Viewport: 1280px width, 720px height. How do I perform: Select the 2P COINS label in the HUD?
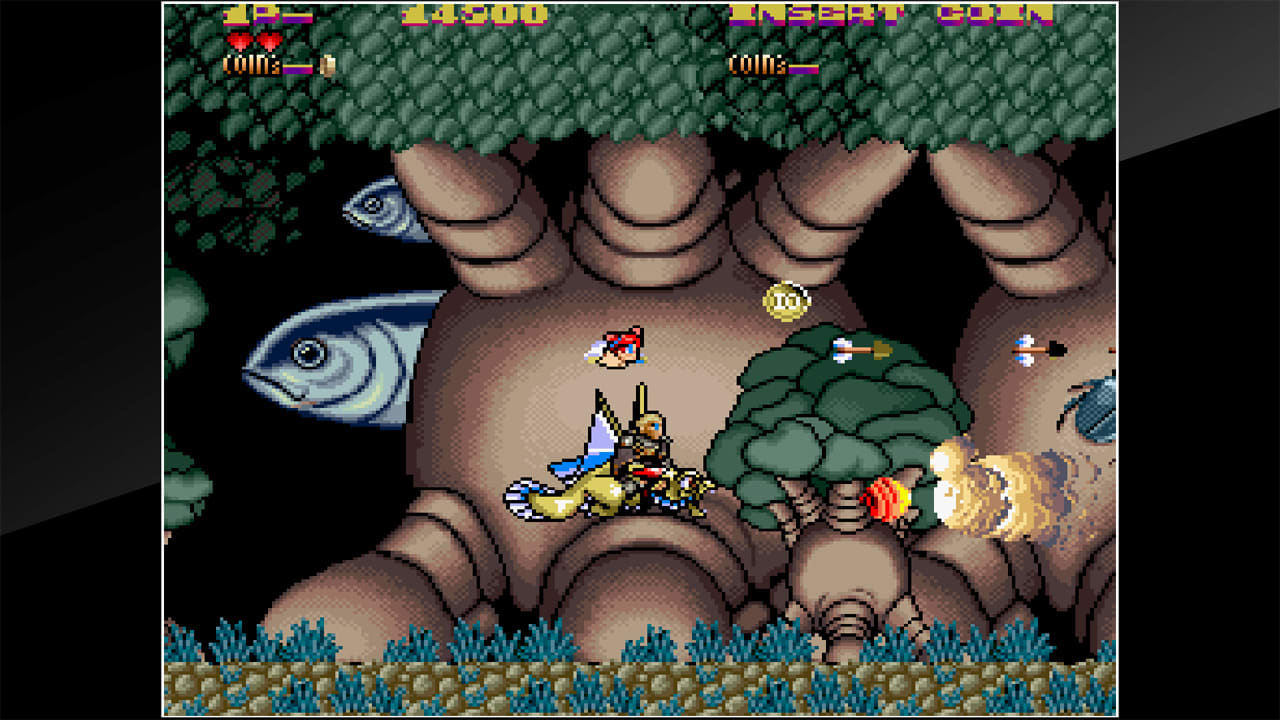coord(757,62)
